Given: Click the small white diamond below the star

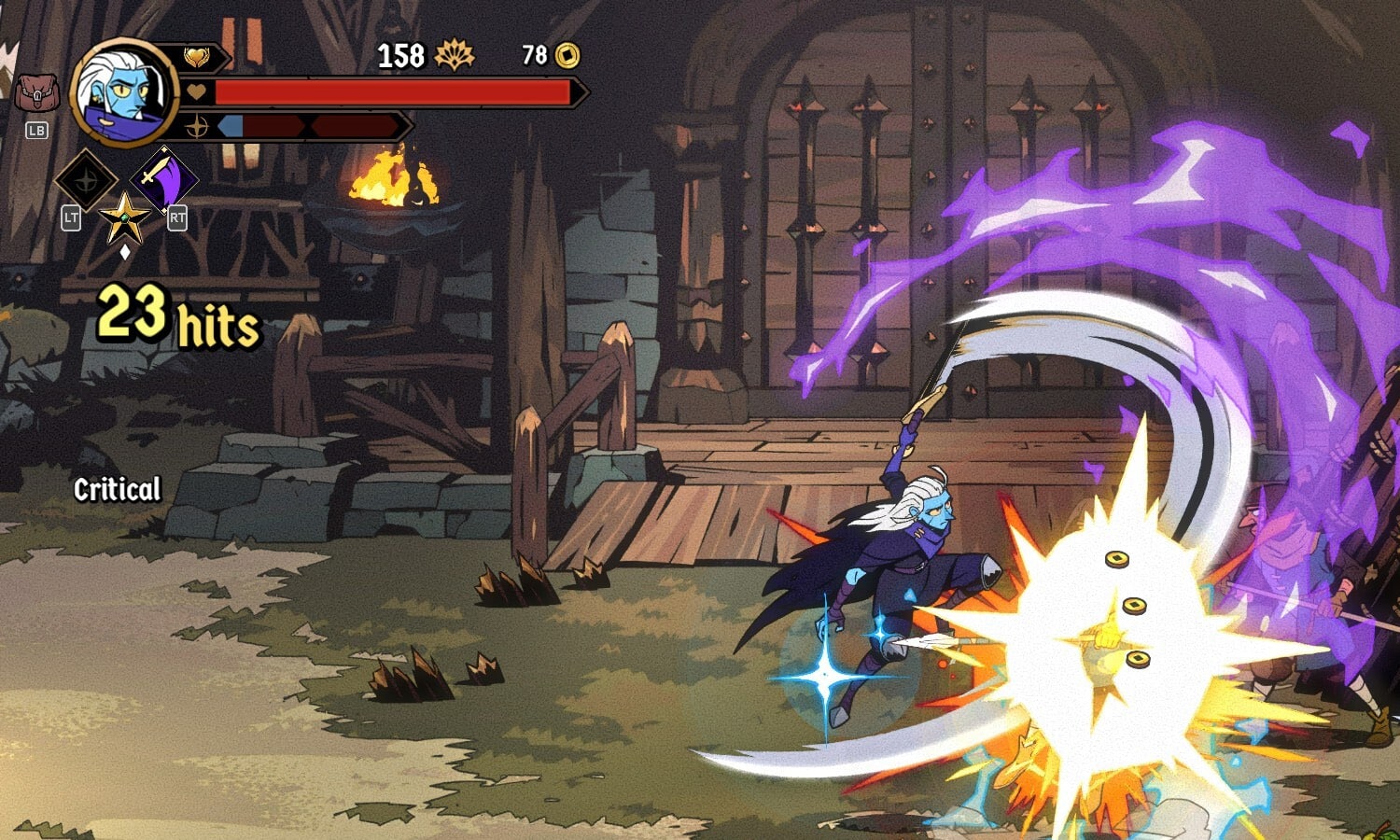Looking at the screenshot, I should (124, 250).
